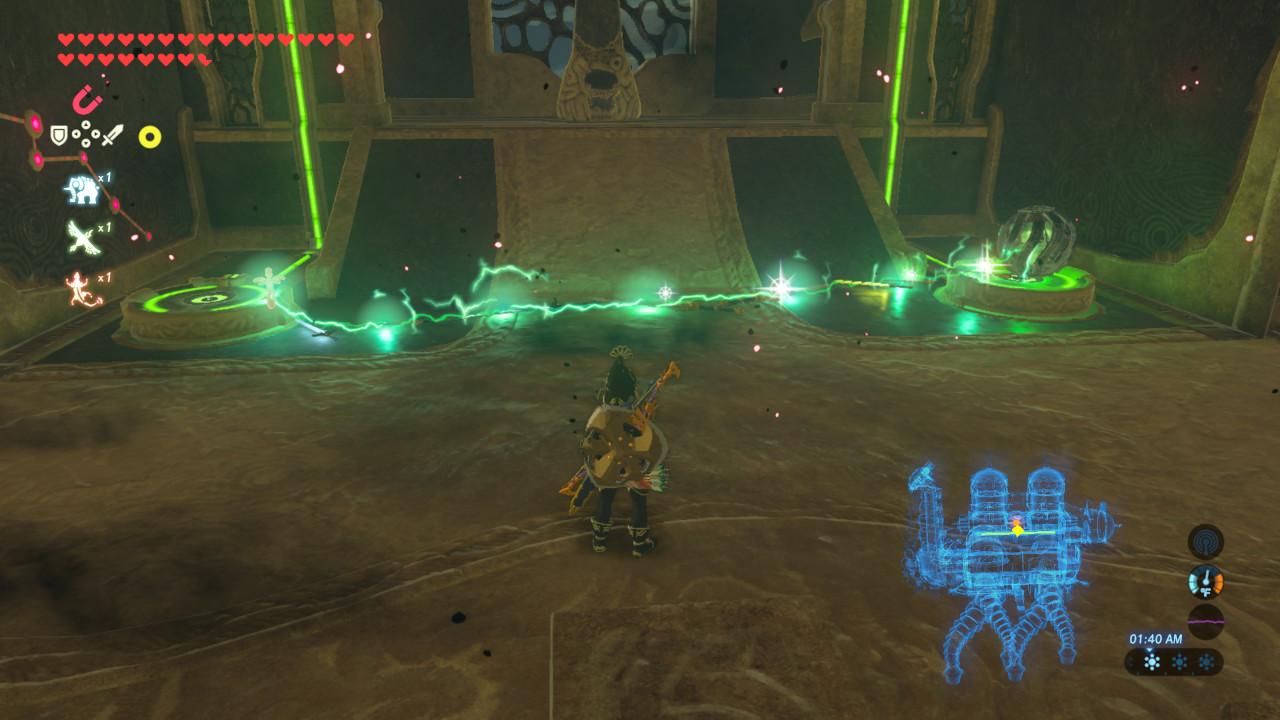Open the Sheikah Sensor indicator
Screen dimensions: 1280x720
point(1205,542)
